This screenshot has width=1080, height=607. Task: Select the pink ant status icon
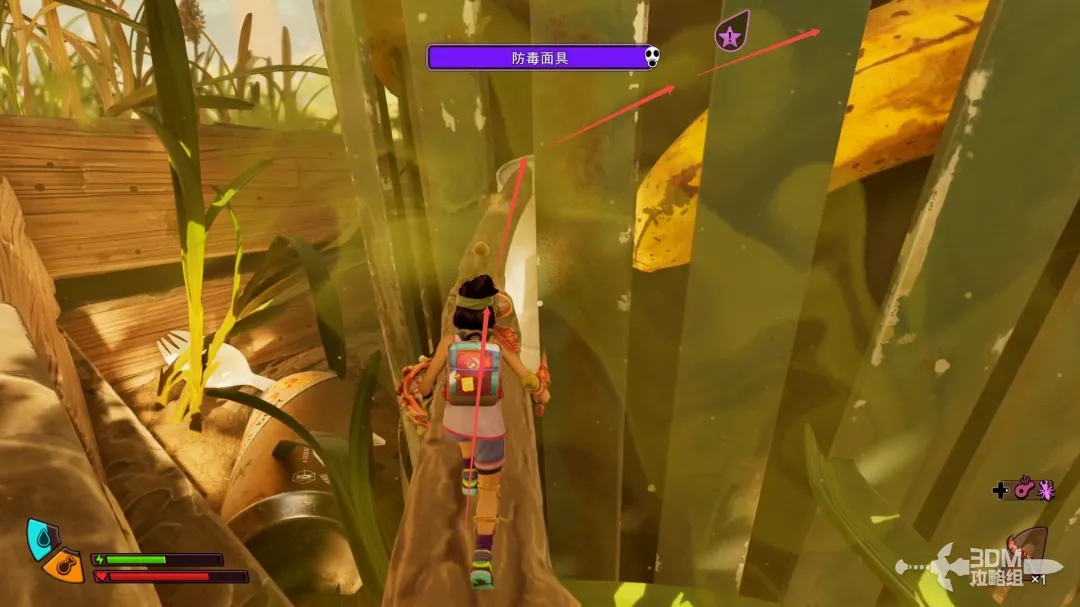coord(1046,490)
